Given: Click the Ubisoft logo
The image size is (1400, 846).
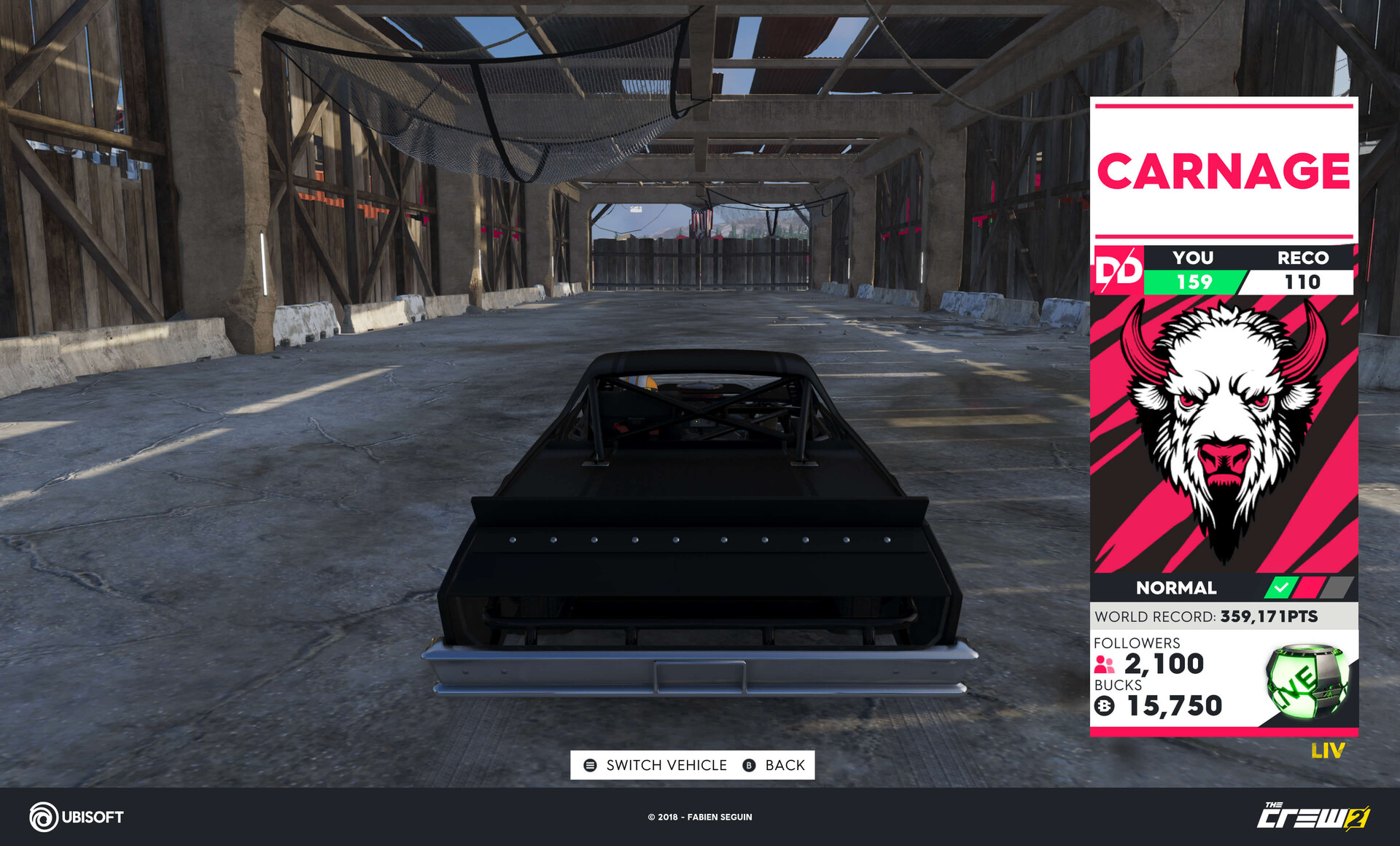Looking at the screenshot, I should [77, 817].
